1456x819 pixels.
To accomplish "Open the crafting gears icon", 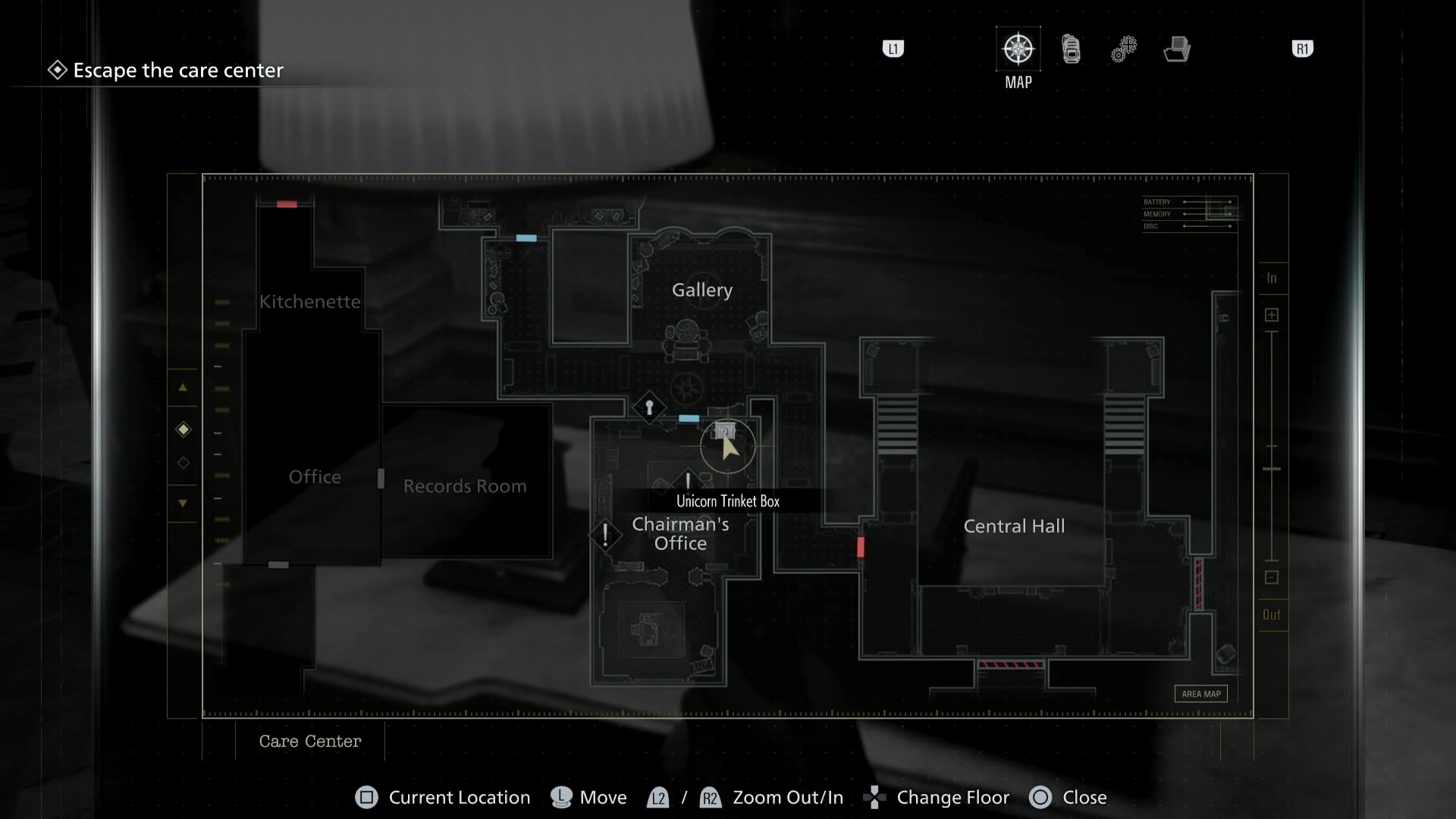I will (x=1125, y=49).
